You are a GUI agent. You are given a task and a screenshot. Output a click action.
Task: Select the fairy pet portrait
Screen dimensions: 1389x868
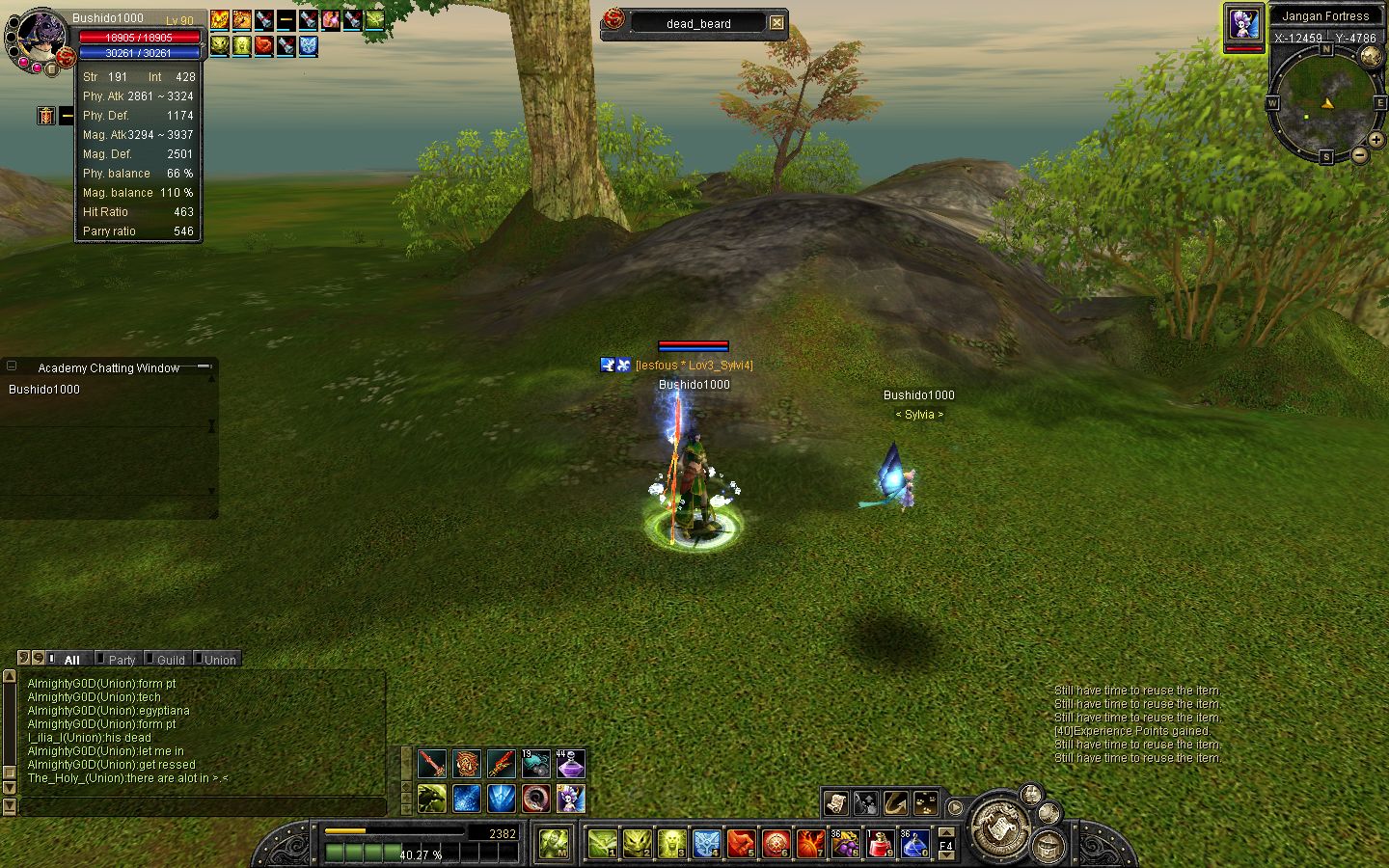1243,24
